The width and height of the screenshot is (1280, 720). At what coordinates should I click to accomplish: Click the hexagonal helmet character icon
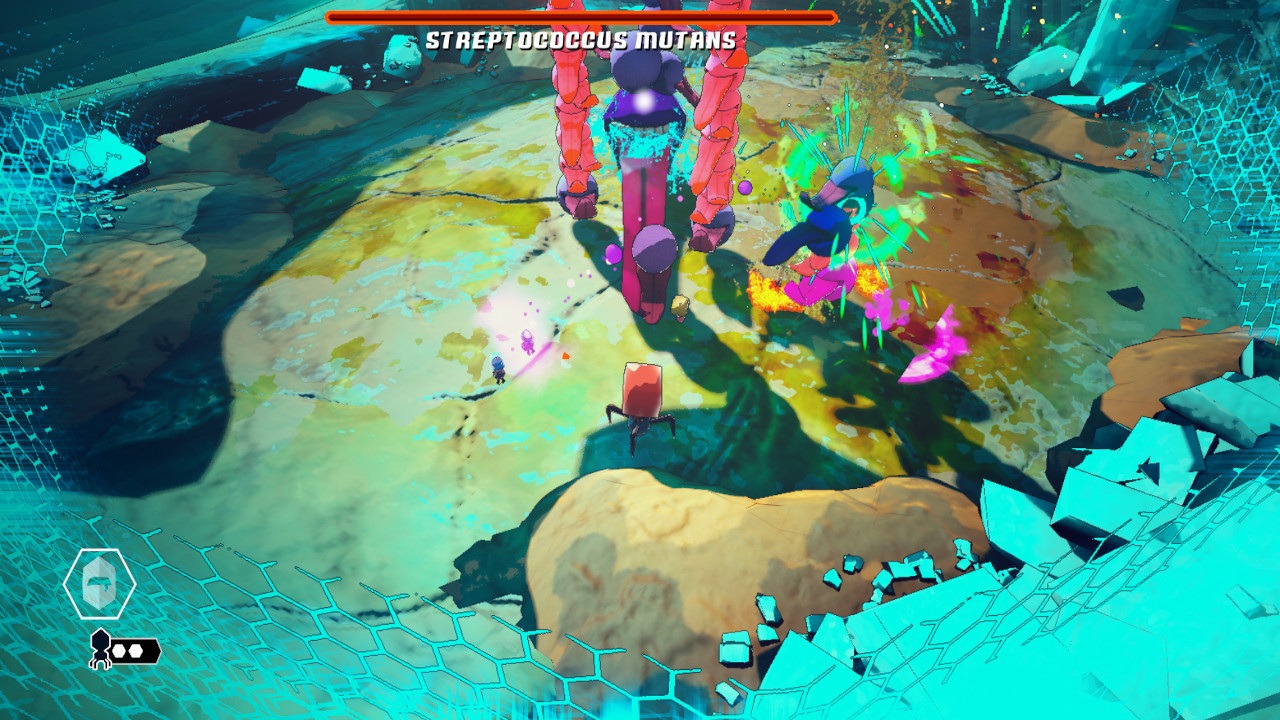click(x=99, y=584)
